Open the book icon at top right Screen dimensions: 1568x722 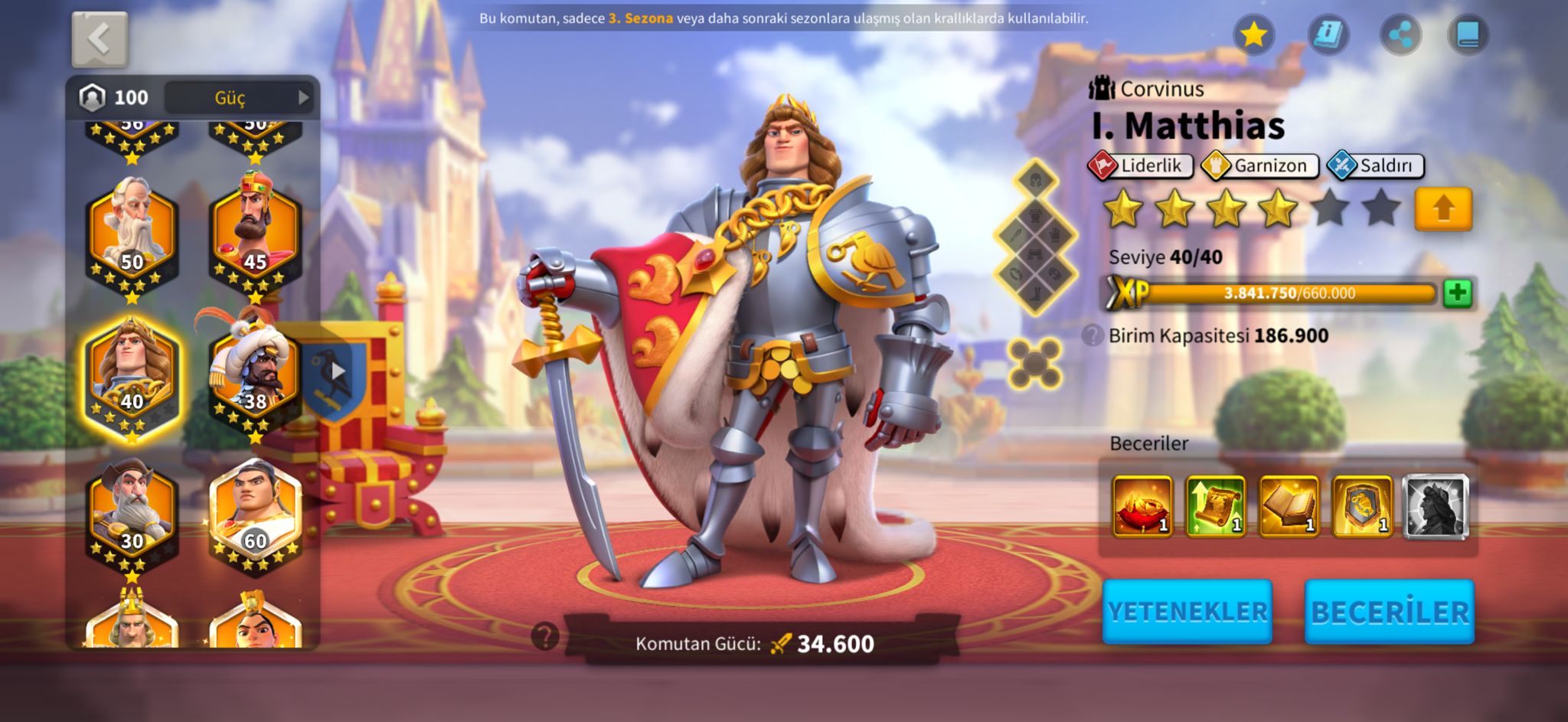(x=1468, y=34)
